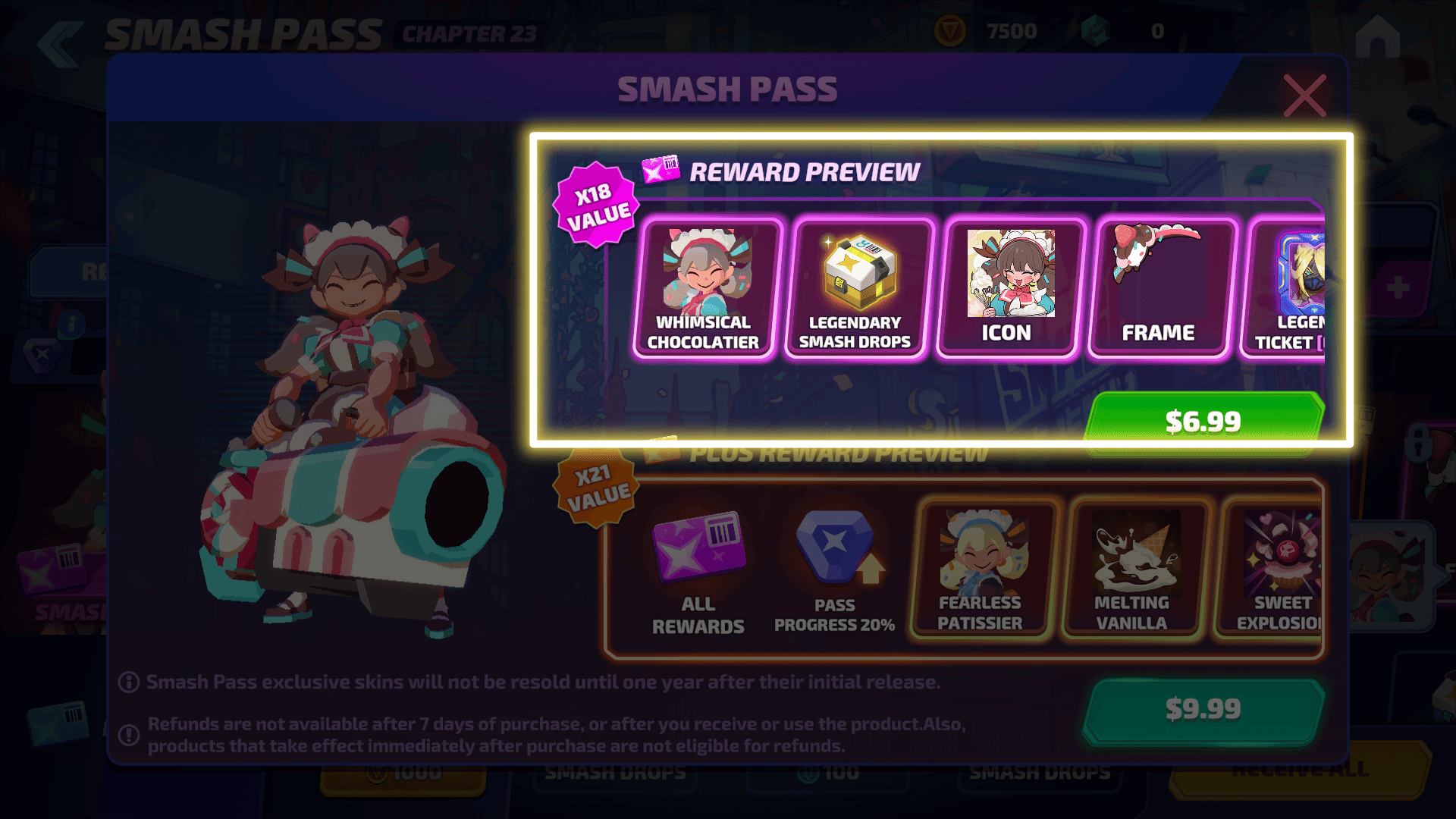The width and height of the screenshot is (1456, 819).
Task: Select the Whimsical Chocolatier reward
Action: click(x=704, y=288)
